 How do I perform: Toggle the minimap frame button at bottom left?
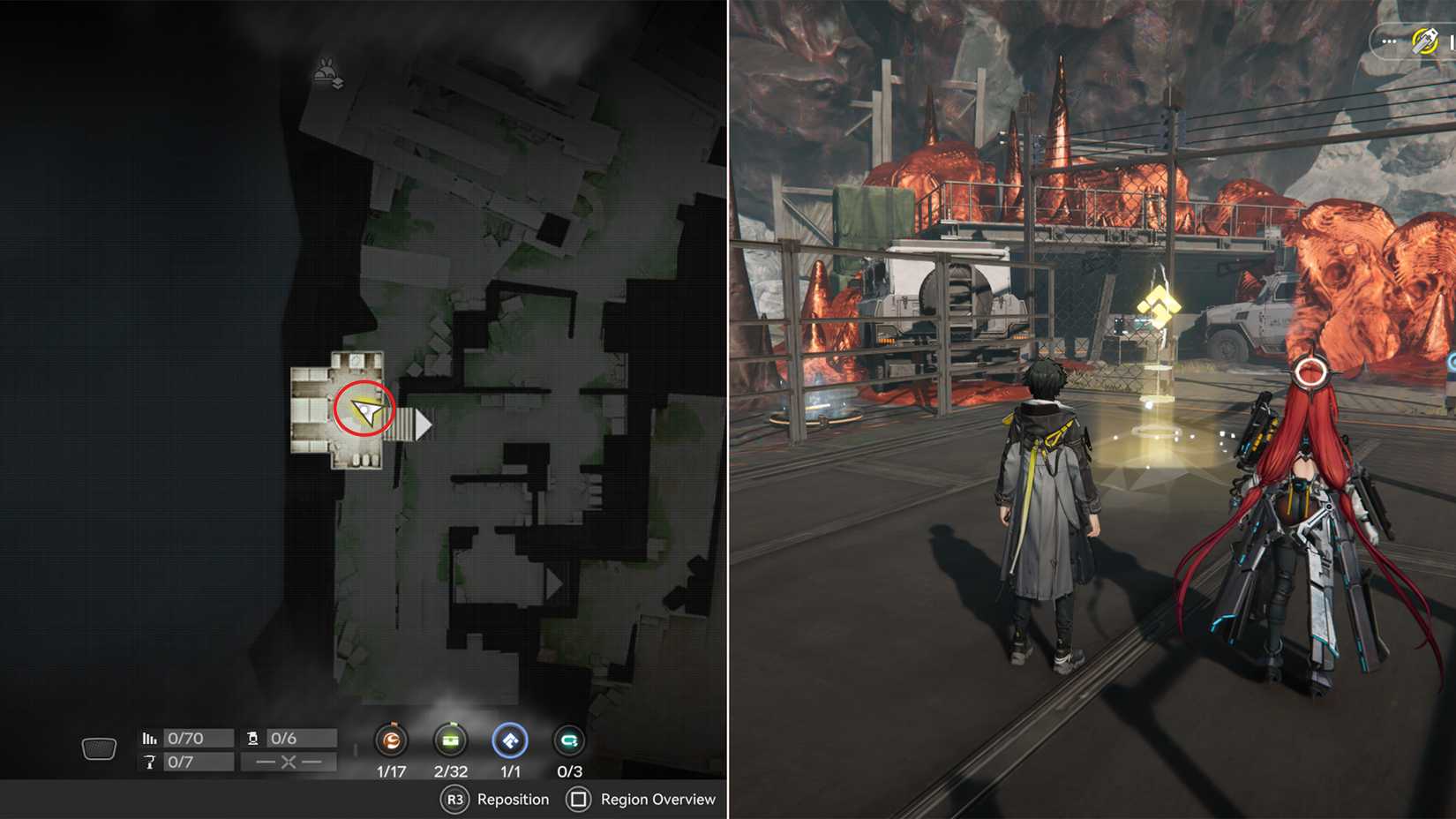[x=99, y=748]
